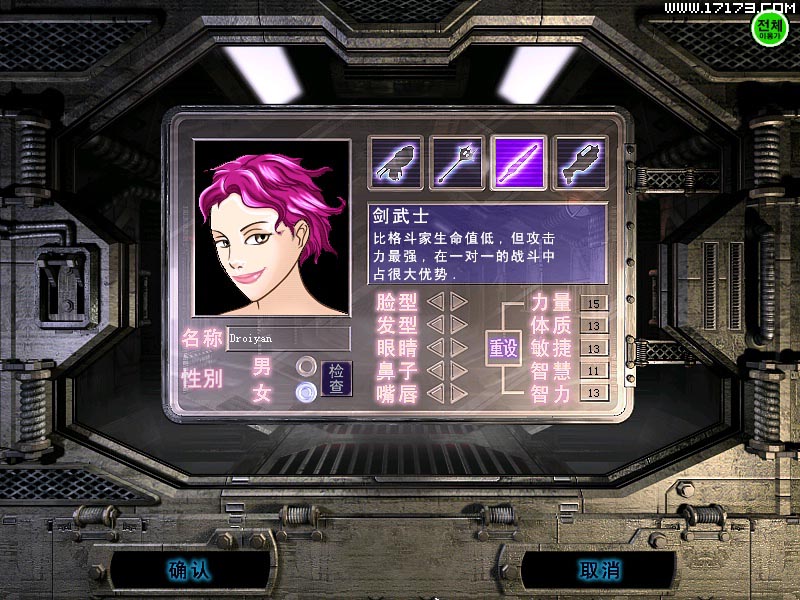Select the sword warrior class icon
The image size is (800, 600).
tap(518, 163)
